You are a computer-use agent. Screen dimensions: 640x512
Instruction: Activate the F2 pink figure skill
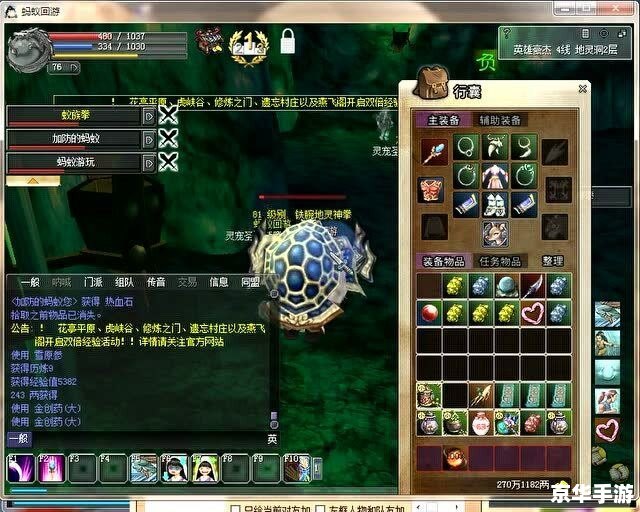point(52,468)
